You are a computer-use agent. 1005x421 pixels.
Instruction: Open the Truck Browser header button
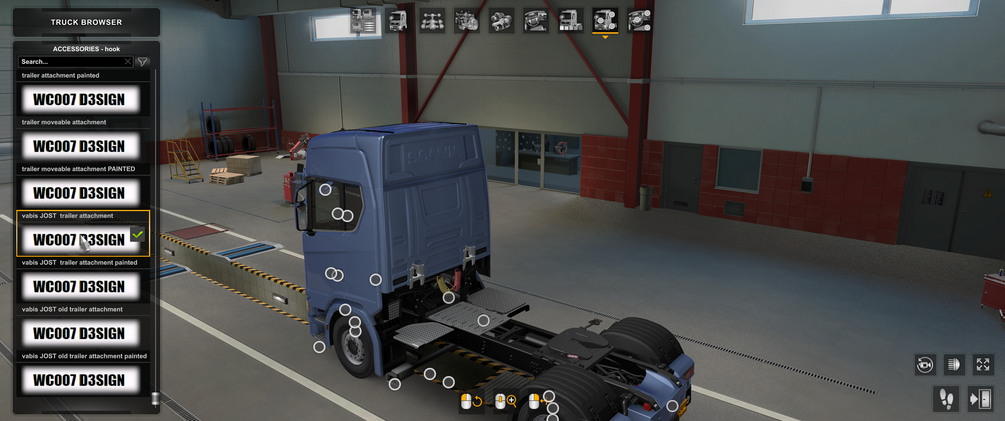tap(86, 22)
